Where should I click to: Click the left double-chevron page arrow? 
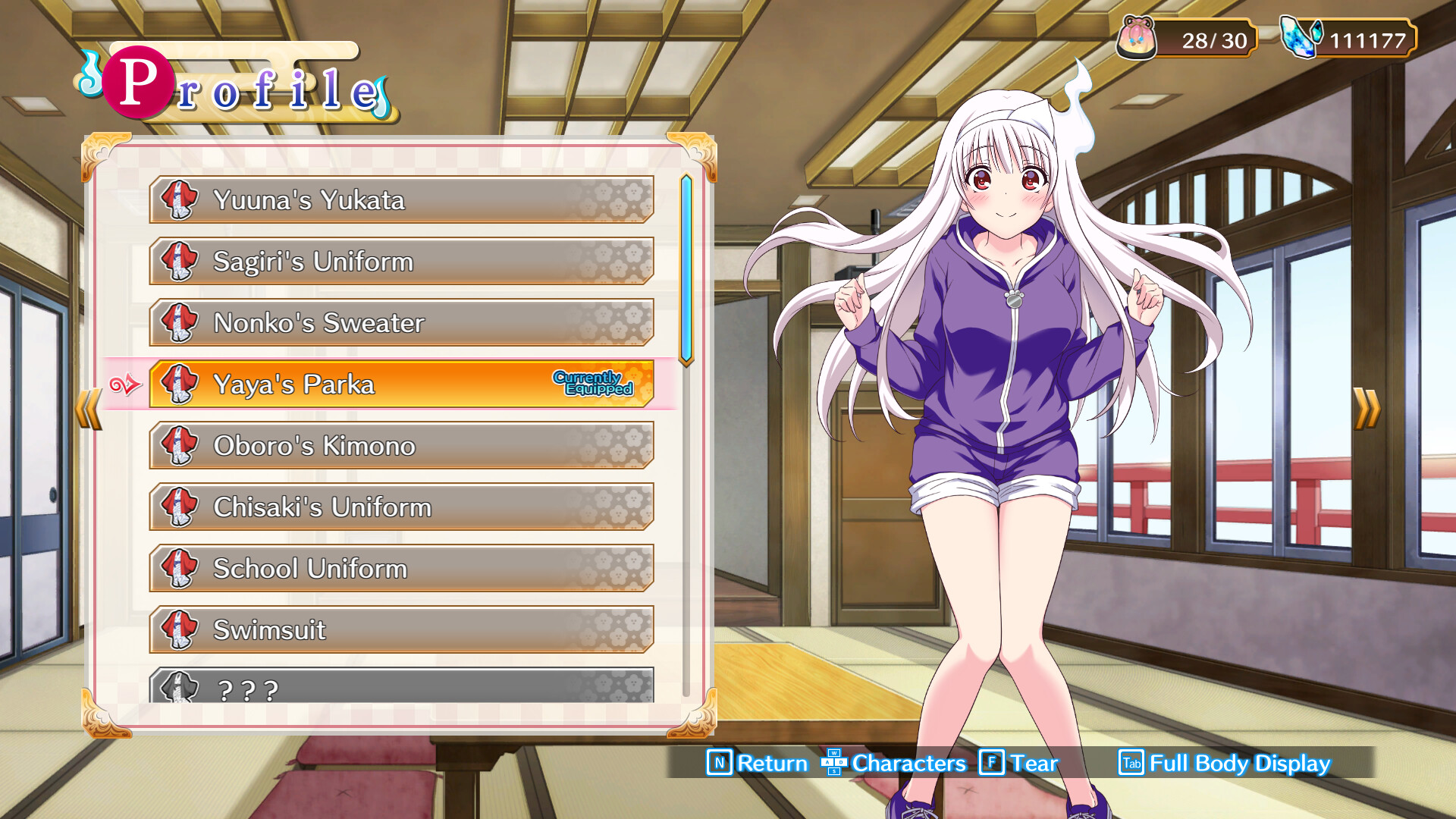pos(87,407)
